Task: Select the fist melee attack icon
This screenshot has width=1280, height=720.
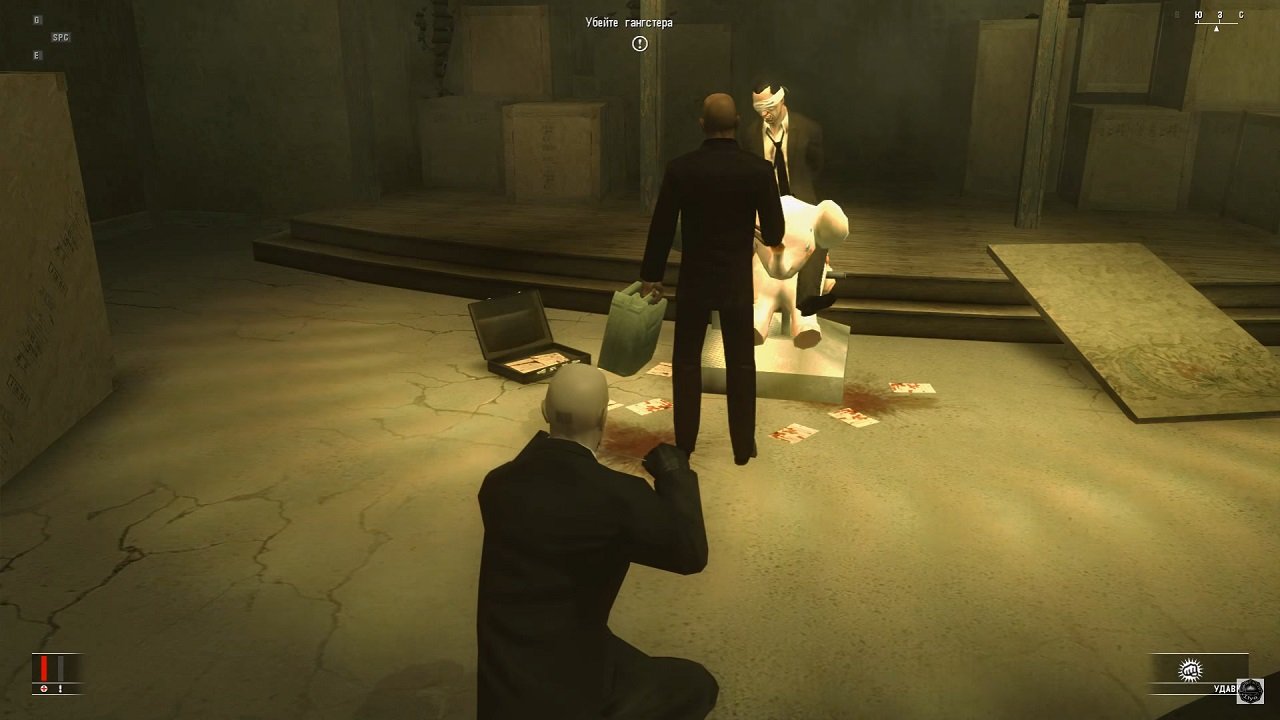Action: pyautogui.click(x=1188, y=668)
